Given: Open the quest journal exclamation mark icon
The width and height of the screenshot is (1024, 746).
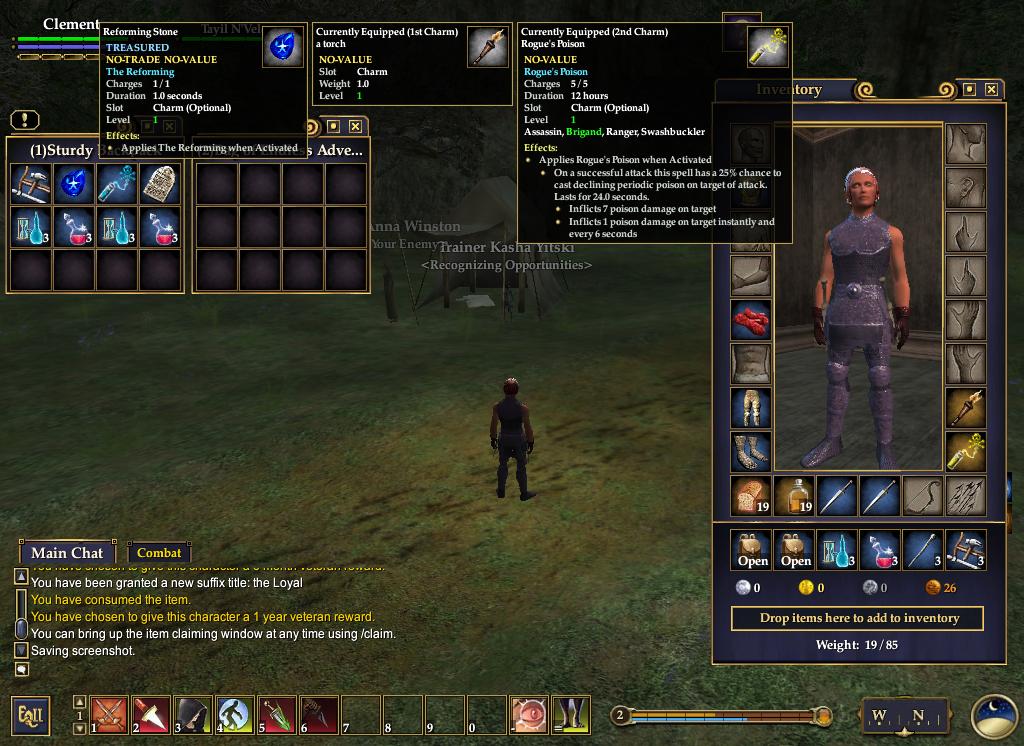Looking at the screenshot, I should pos(25,120).
